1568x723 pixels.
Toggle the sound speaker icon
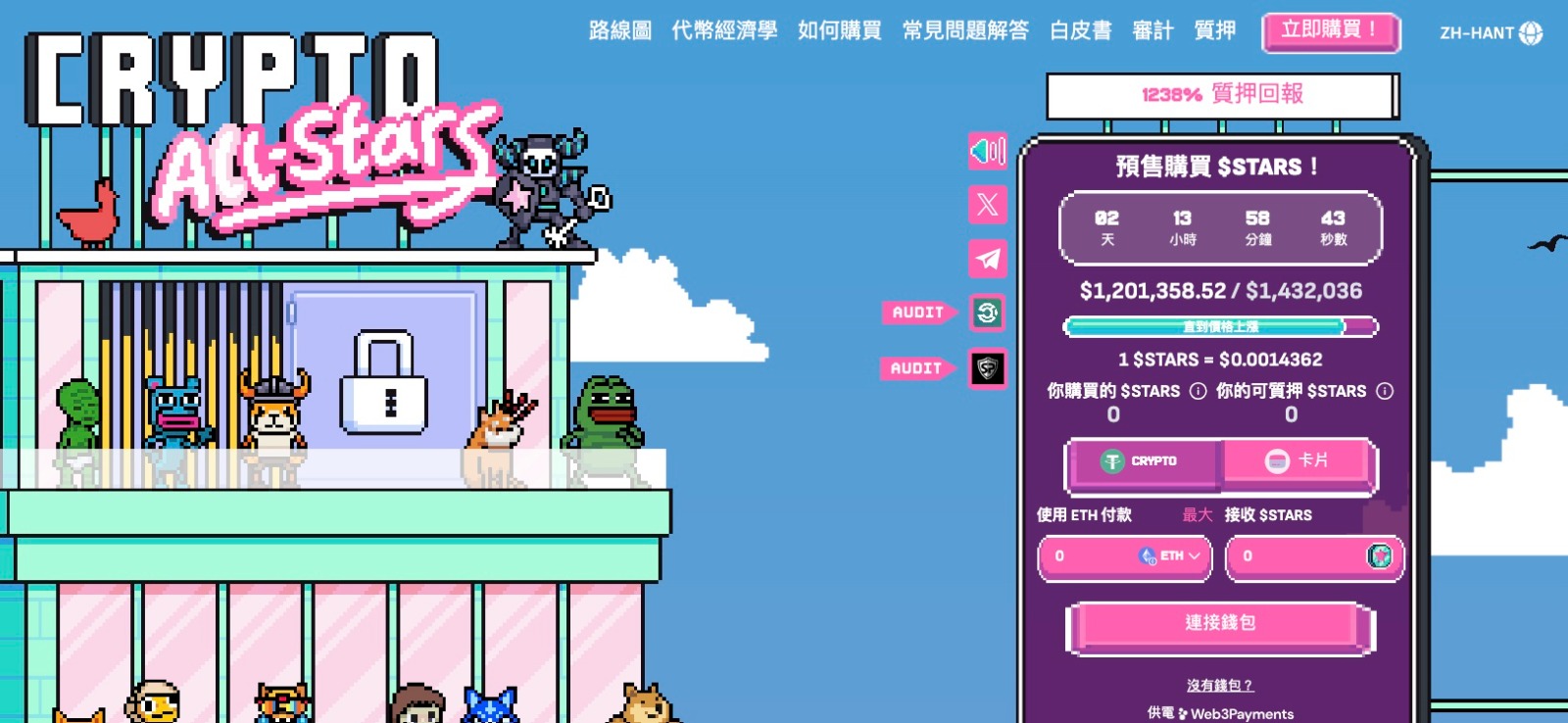tap(988, 151)
